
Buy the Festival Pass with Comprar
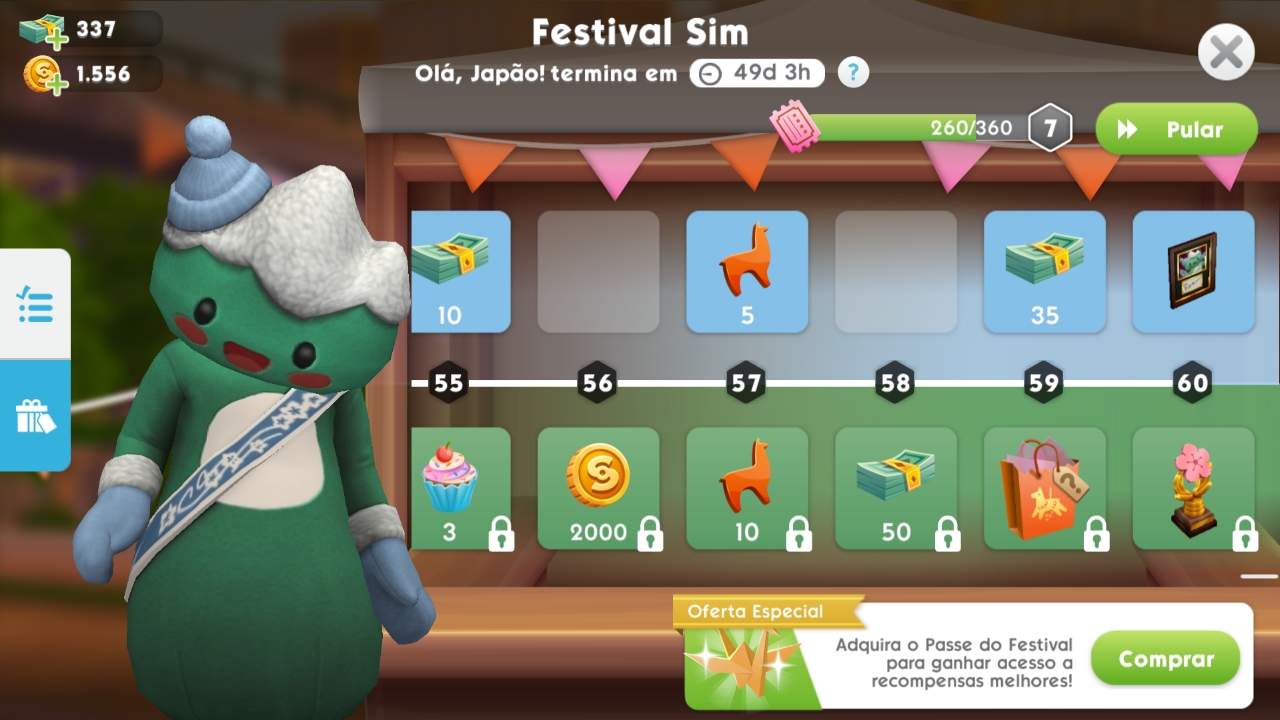tap(1165, 659)
